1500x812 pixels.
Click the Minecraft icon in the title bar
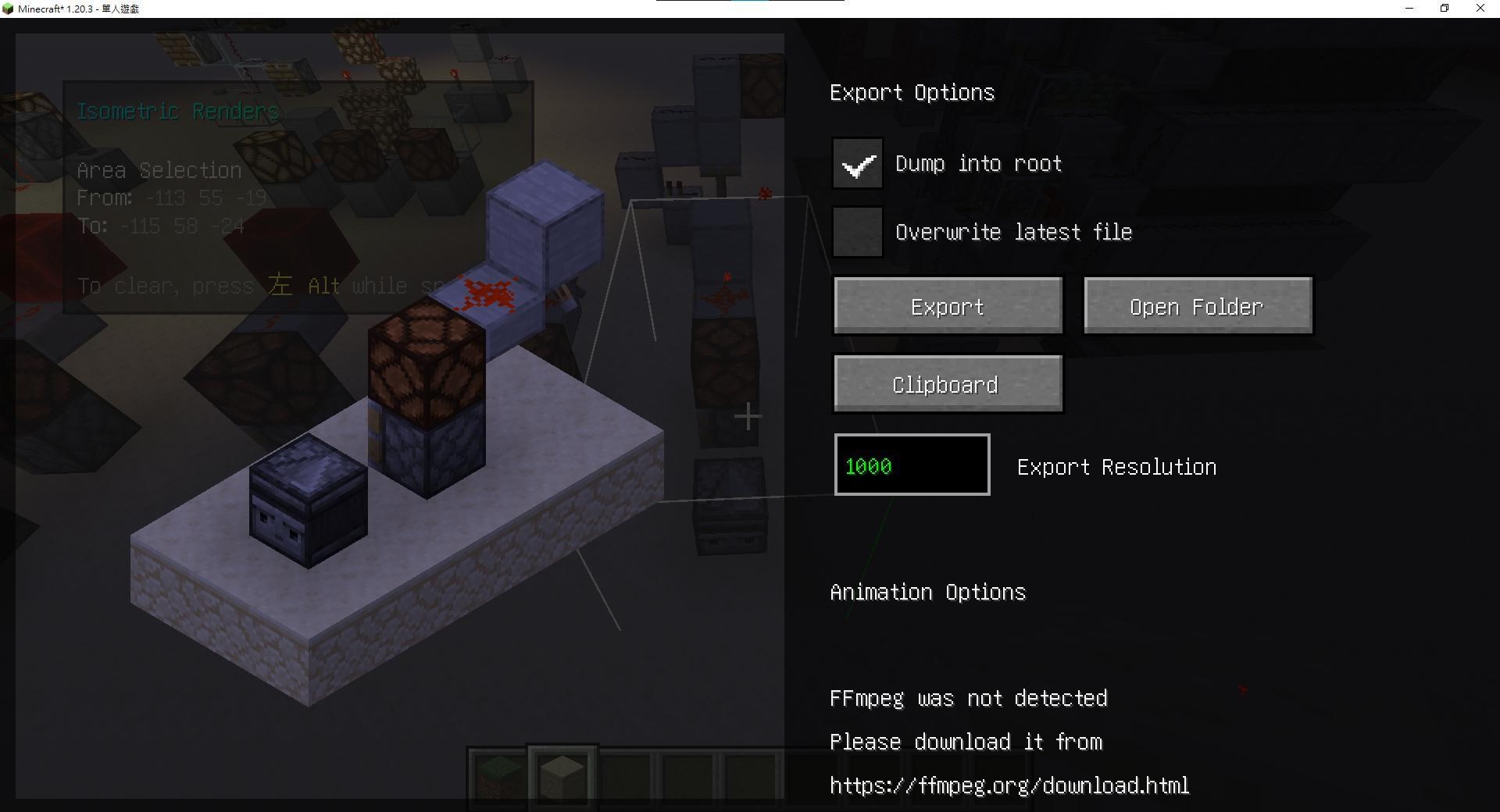point(8,8)
